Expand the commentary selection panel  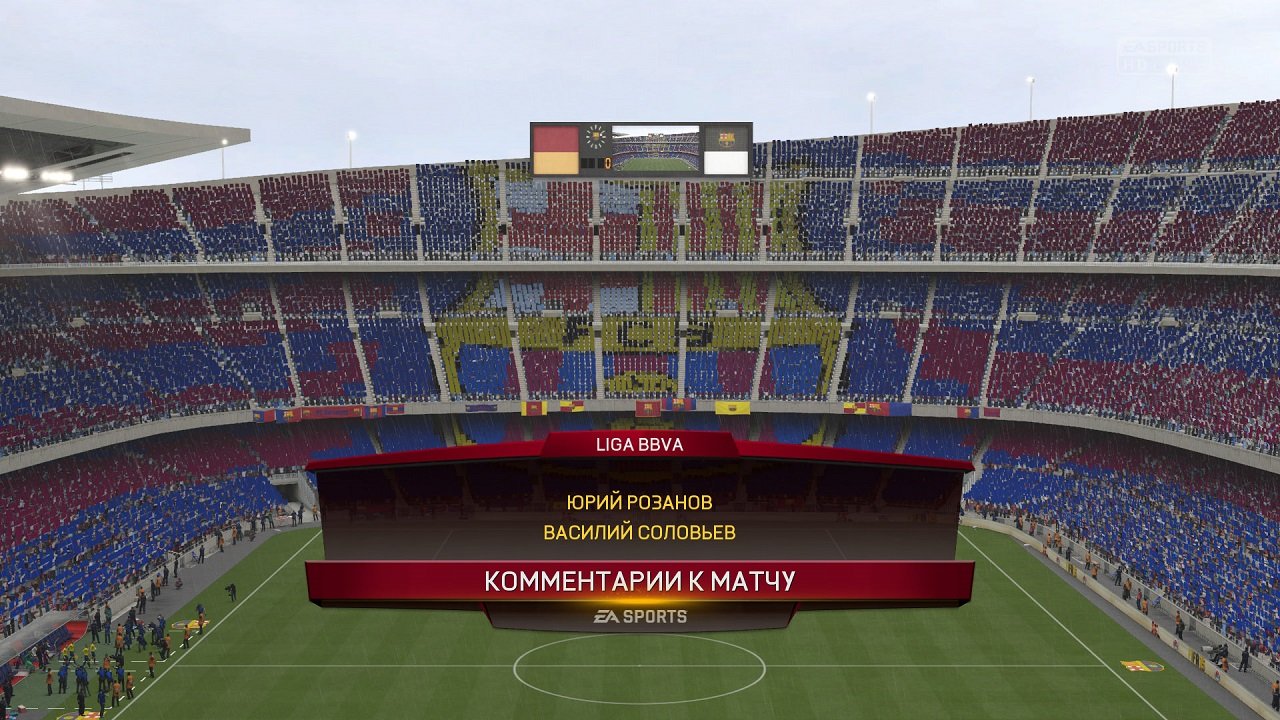(640, 515)
